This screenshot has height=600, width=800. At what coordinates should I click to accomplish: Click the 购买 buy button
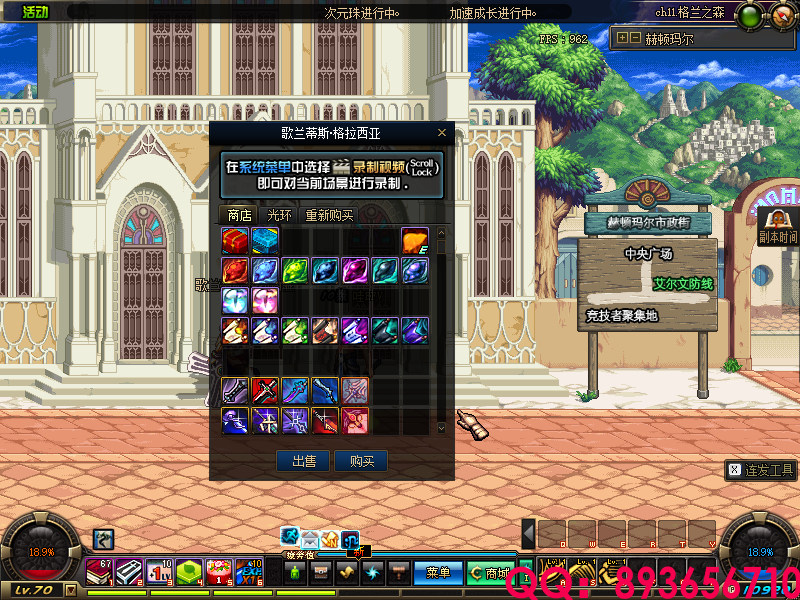(361, 461)
